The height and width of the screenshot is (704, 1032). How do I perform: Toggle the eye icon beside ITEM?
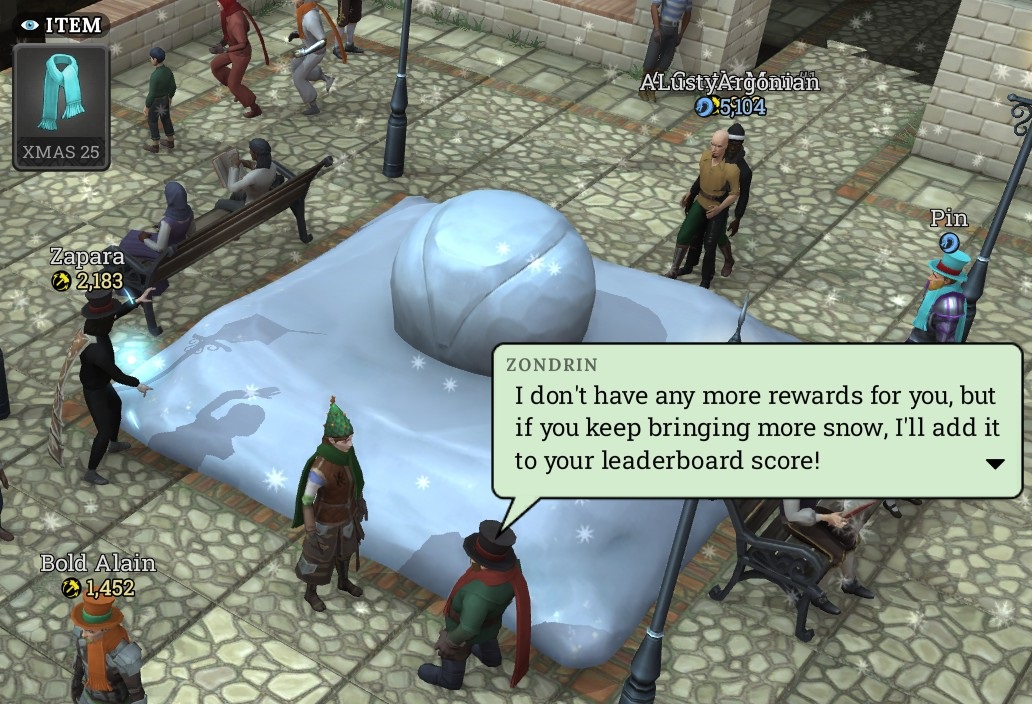(30, 24)
